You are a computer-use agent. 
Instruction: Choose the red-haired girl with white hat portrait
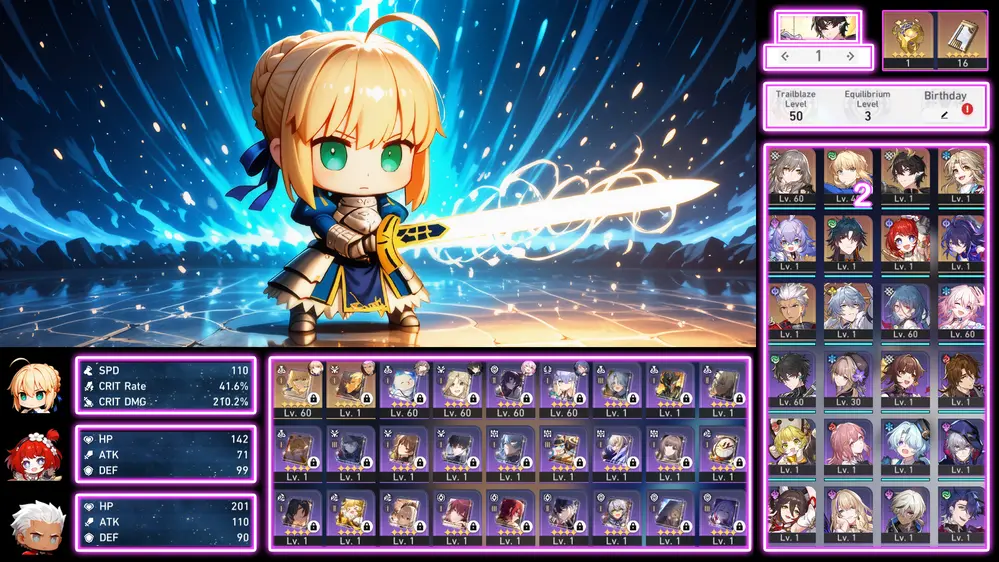tap(906, 242)
